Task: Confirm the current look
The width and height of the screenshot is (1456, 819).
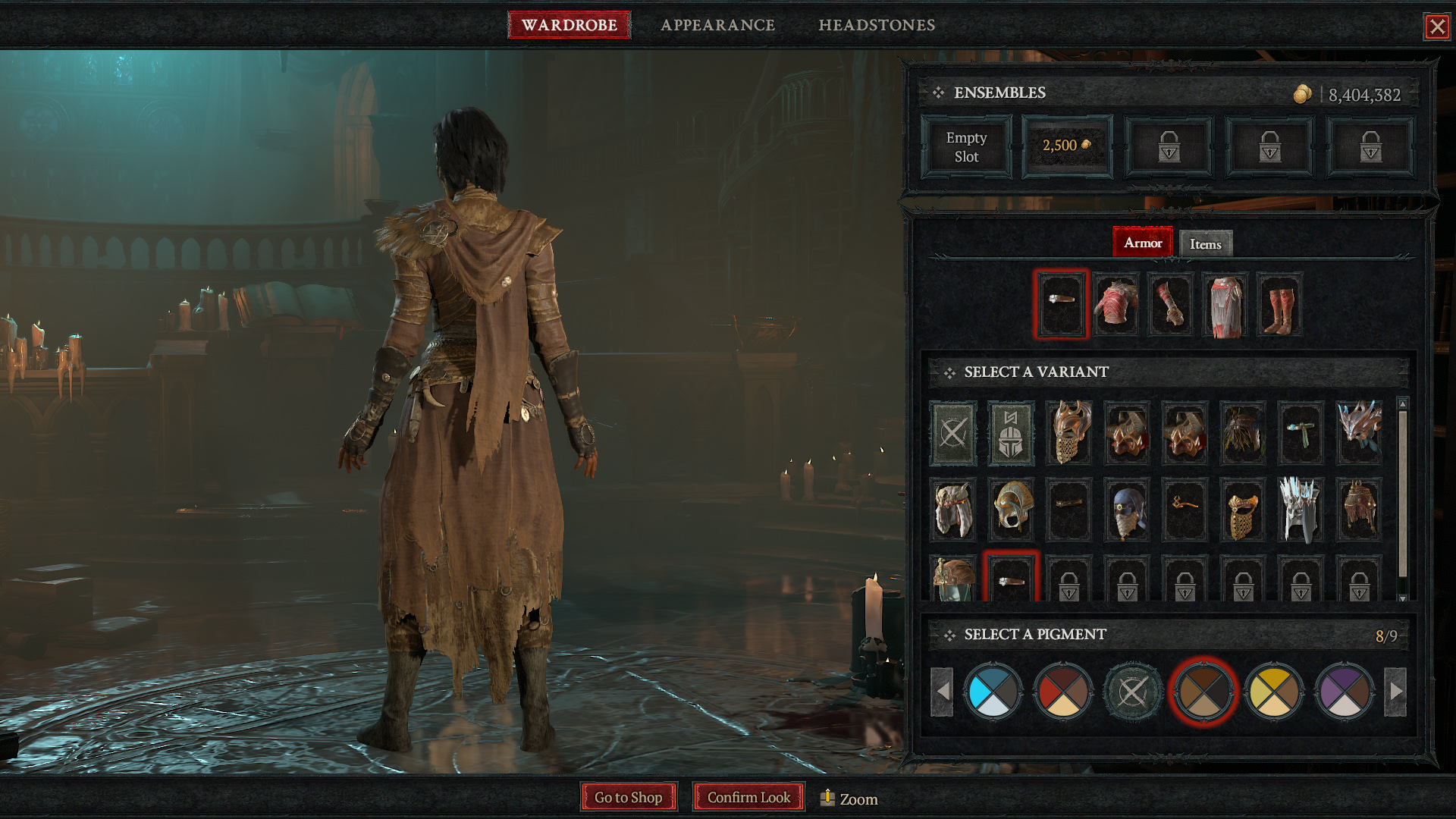Action: [748, 798]
